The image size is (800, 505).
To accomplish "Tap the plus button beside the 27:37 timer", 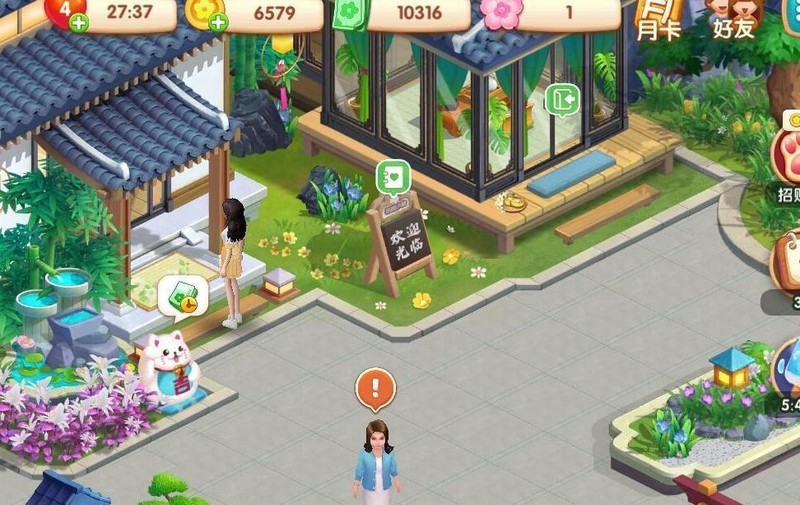I will click(x=79, y=22).
